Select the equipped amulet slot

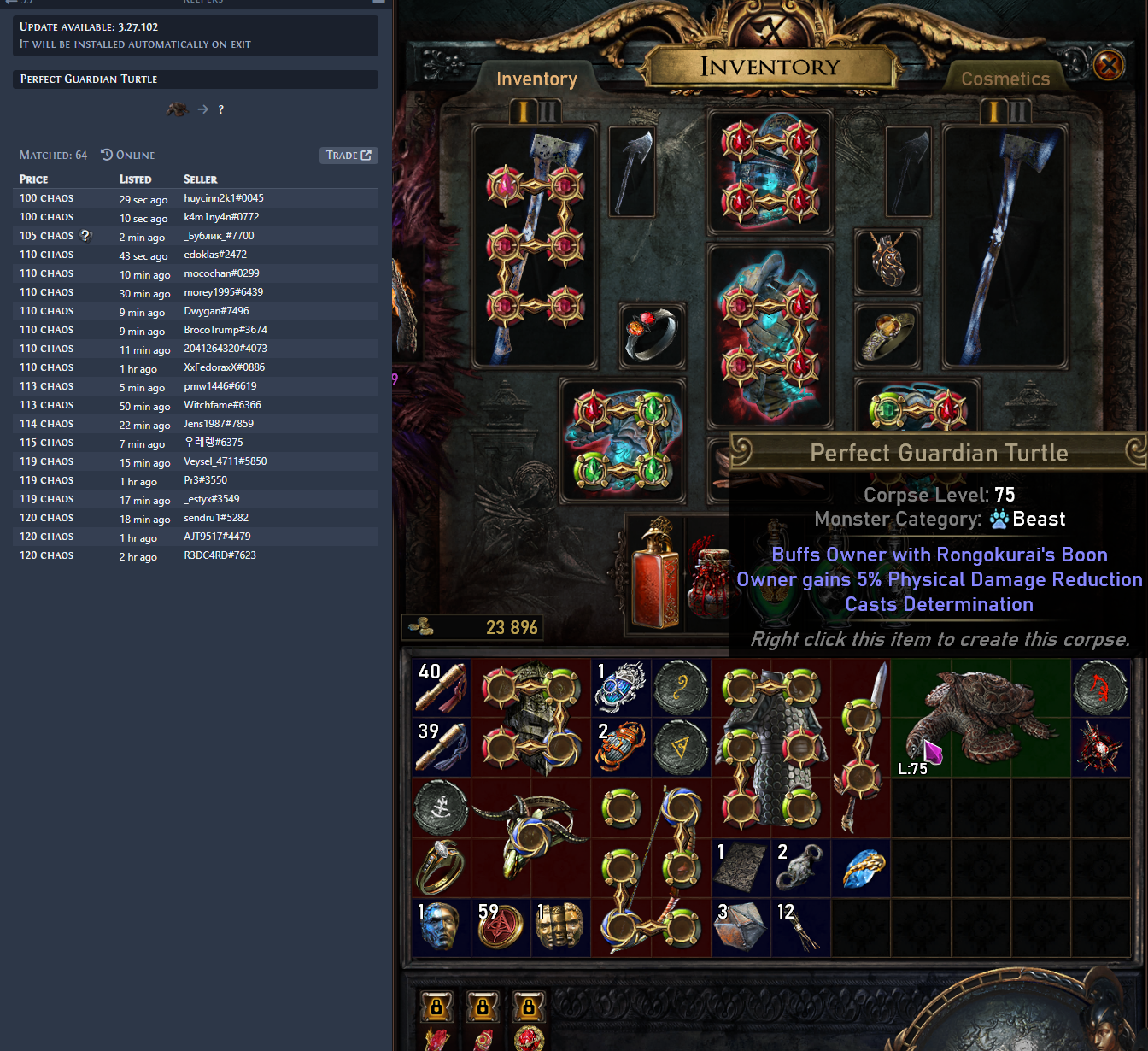887,259
